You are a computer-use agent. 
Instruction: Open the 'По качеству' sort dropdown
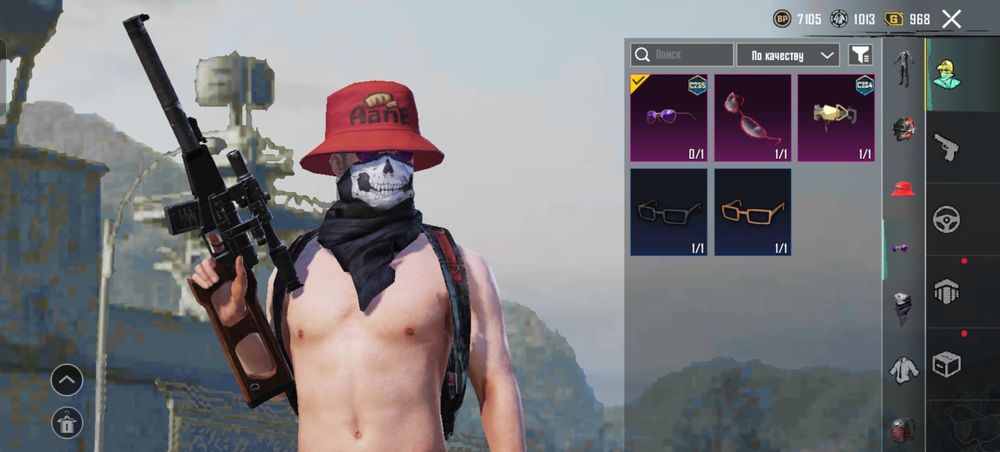[x=788, y=55]
